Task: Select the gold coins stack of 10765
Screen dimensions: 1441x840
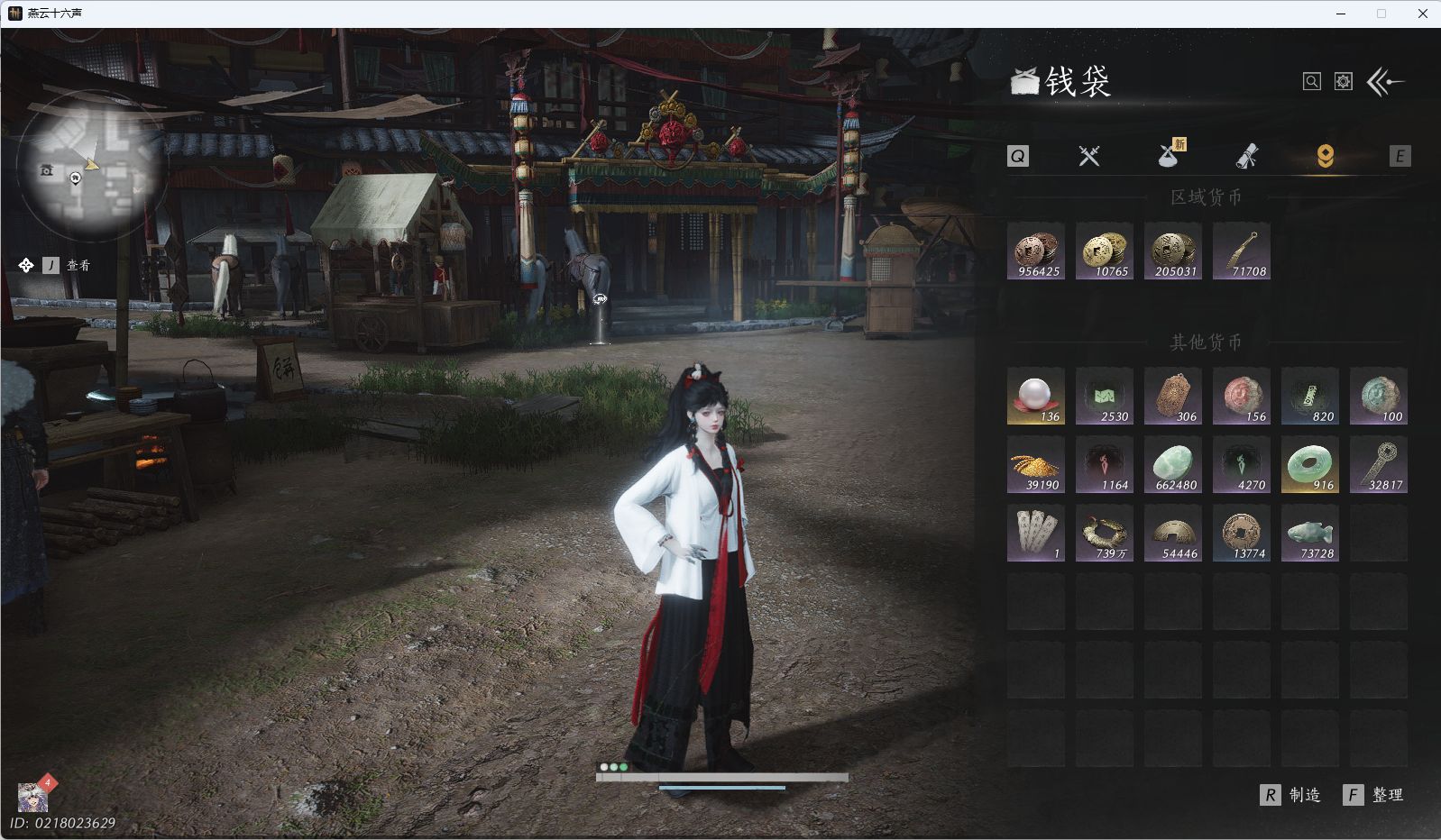Action: 1105,251
